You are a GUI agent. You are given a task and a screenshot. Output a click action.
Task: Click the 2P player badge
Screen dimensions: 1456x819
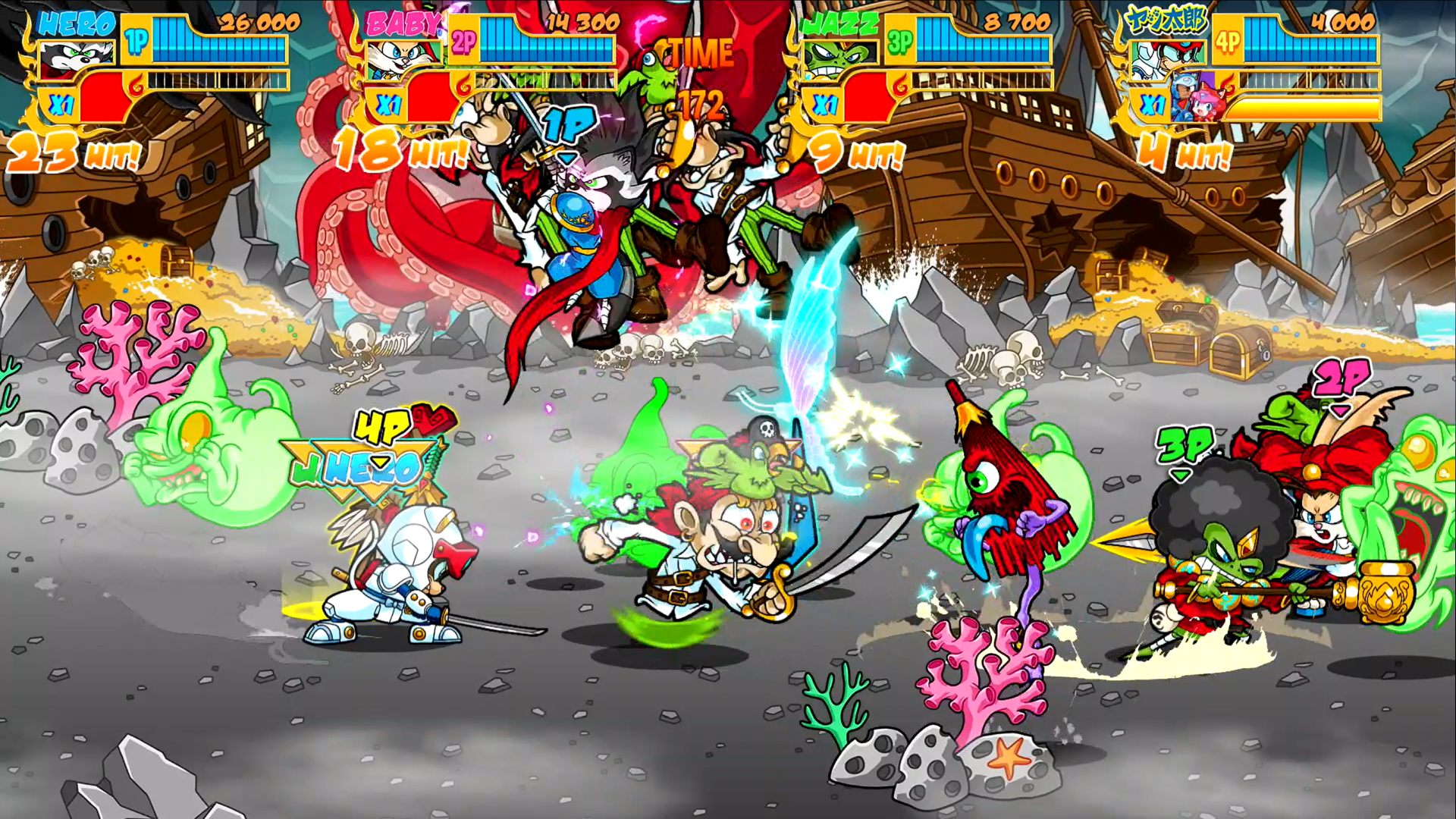[x=463, y=42]
